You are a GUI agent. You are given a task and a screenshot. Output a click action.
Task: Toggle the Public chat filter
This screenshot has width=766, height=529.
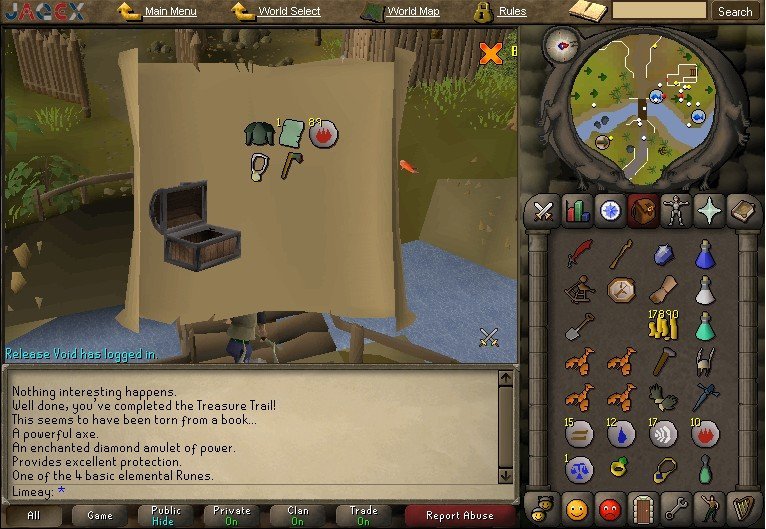(x=166, y=515)
